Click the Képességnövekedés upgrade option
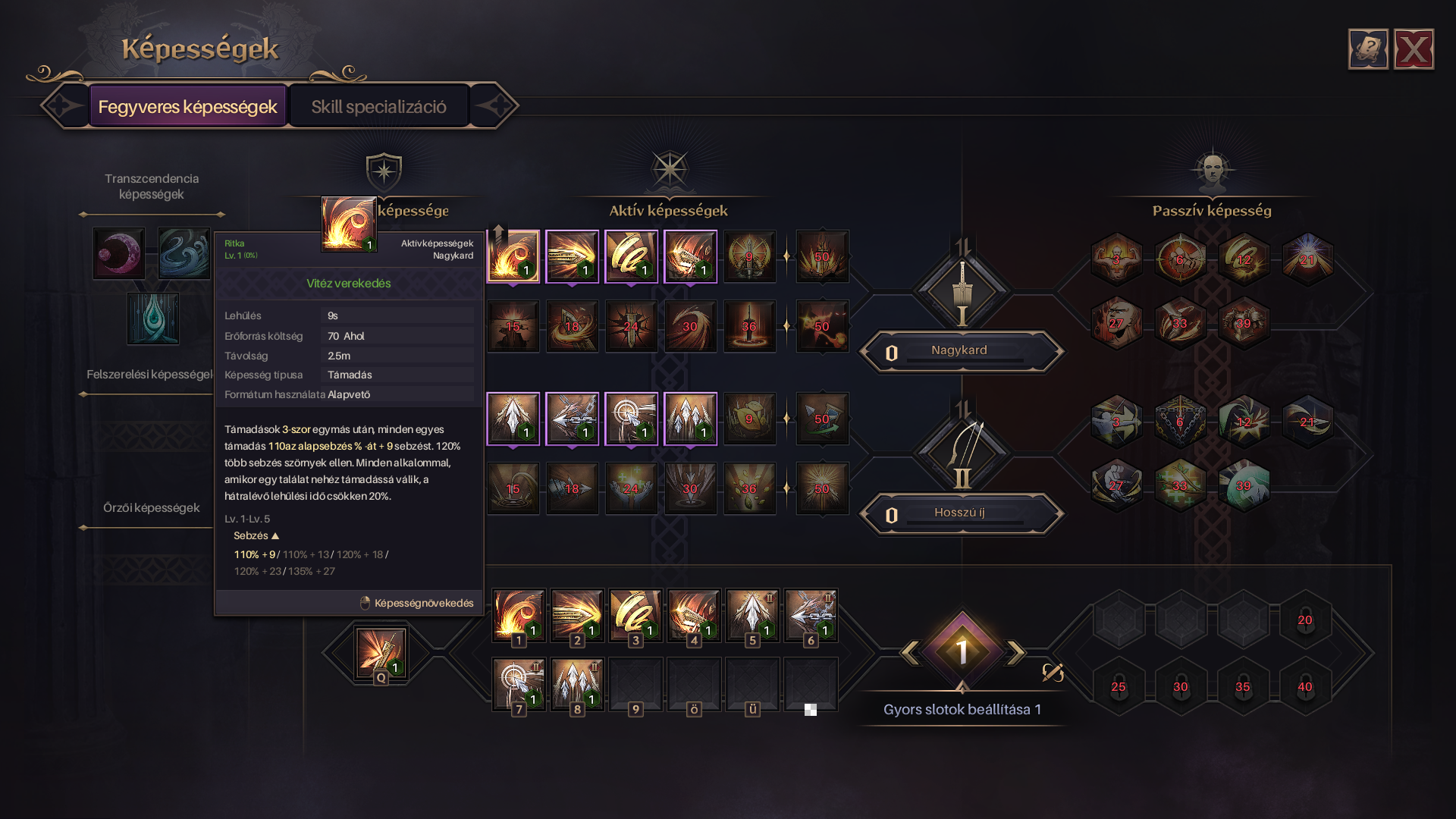Viewport: 1456px width, 819px height. tap(417, 603)
